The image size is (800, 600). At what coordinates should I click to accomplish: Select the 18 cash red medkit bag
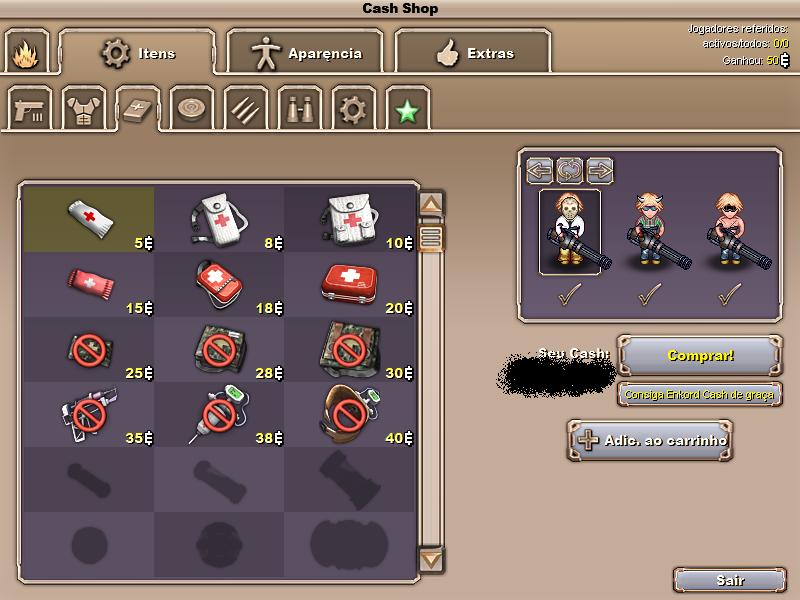[220, 283]
